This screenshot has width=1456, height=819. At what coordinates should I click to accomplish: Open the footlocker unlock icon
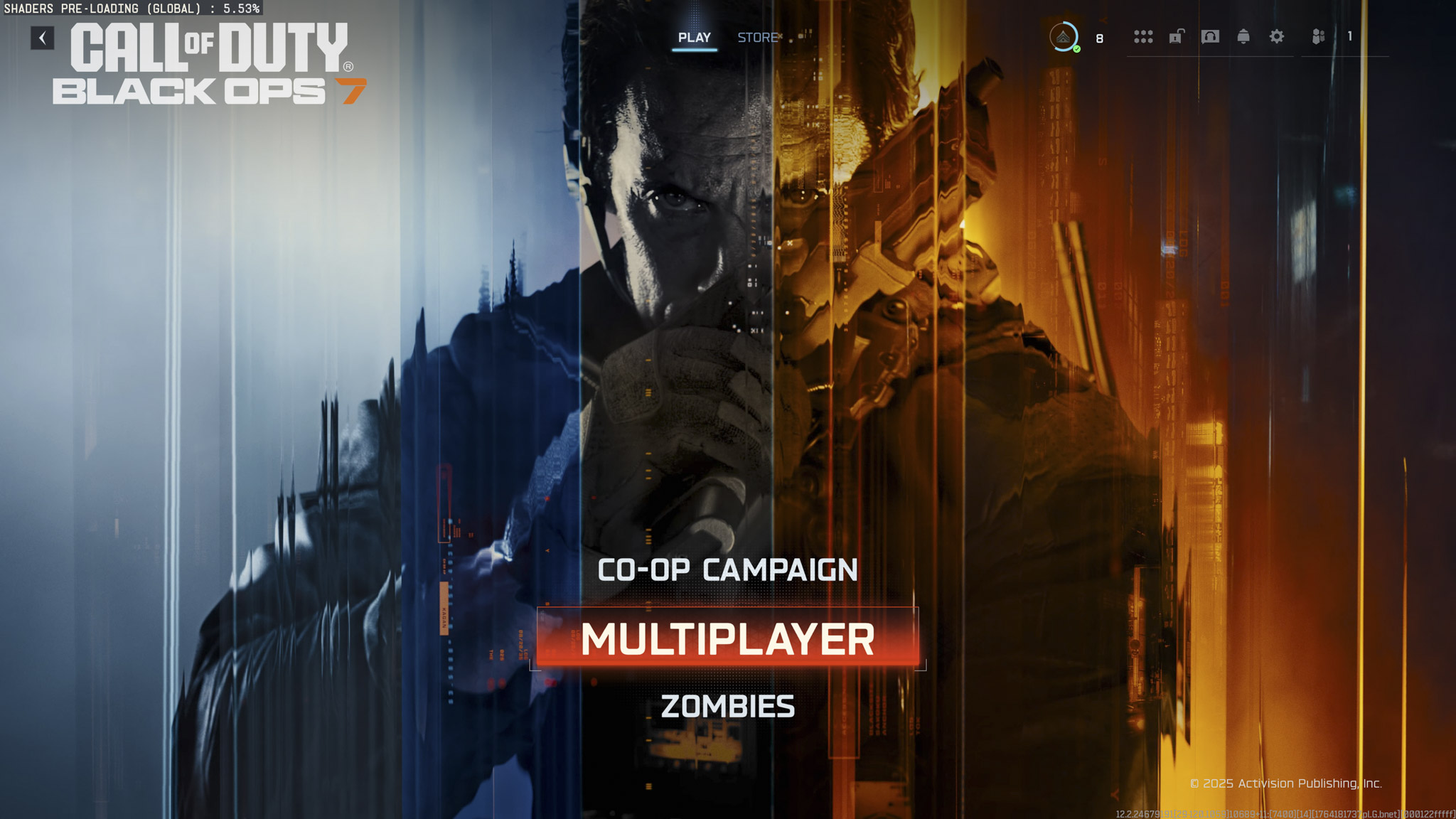(x=1176, y=37)
